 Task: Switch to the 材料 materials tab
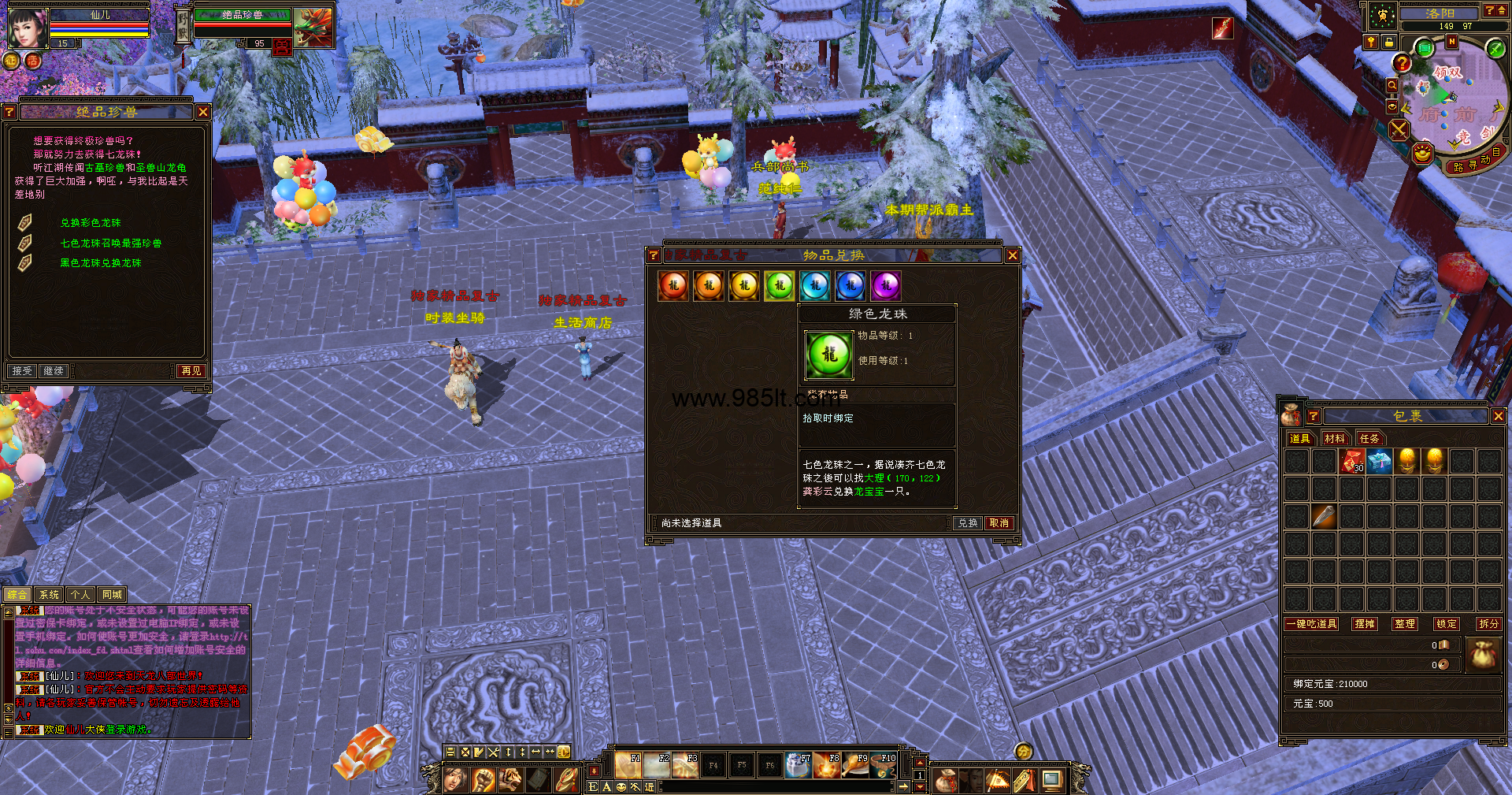click(x=1335, y=439)
